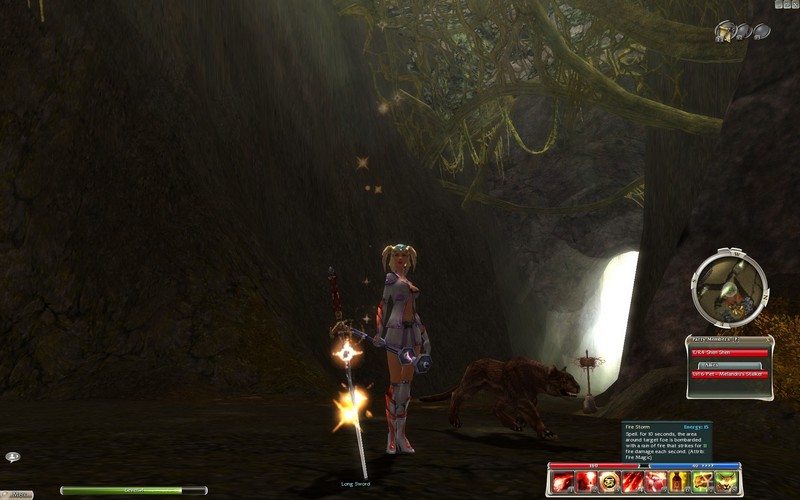Close the Party Members window
The width and height of the screenshot is (800, 500).
point(767,341)
